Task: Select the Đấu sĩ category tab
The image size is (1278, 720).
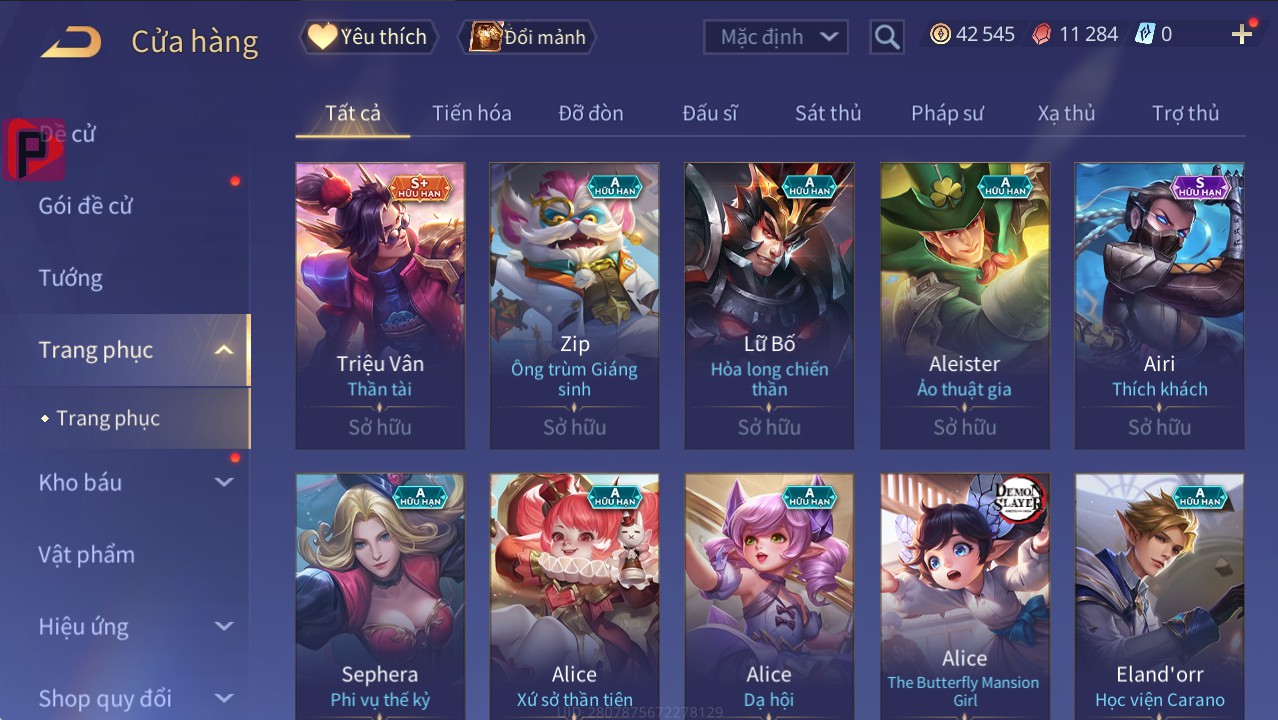Action: point(710,113)
